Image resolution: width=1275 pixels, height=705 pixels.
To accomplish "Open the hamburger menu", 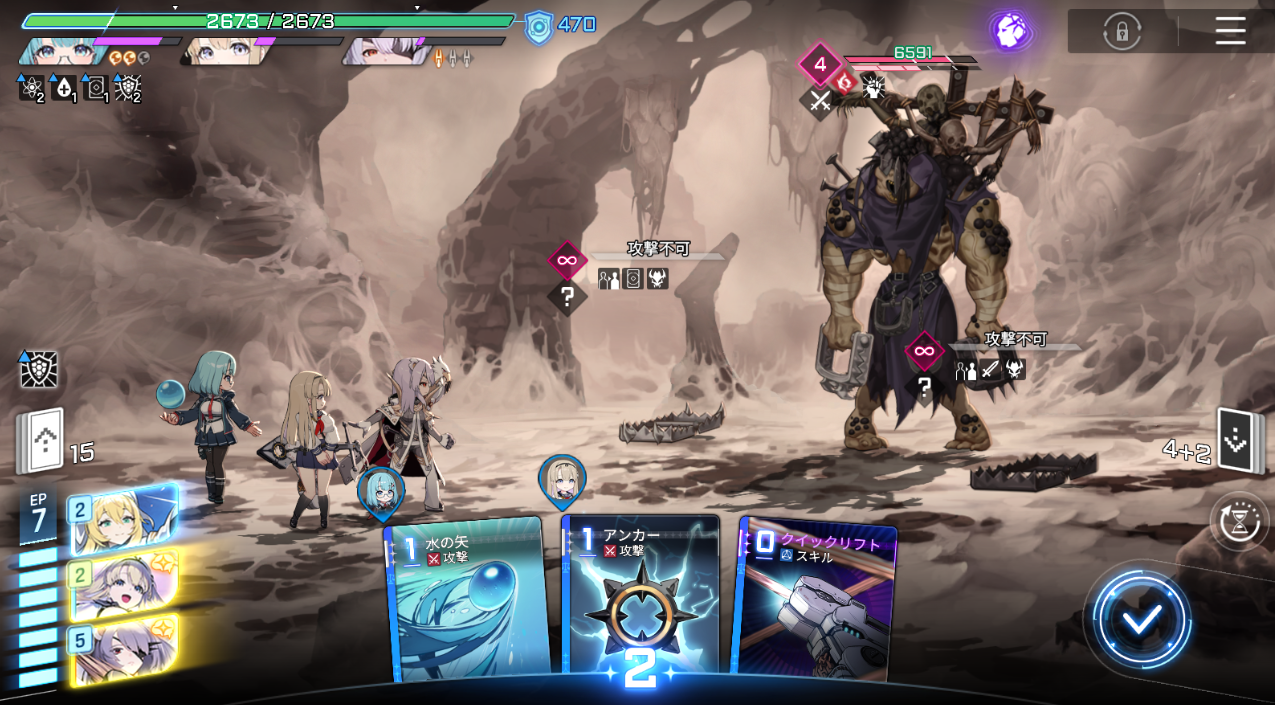I will pyautogui.click(x=1230, y=31).
